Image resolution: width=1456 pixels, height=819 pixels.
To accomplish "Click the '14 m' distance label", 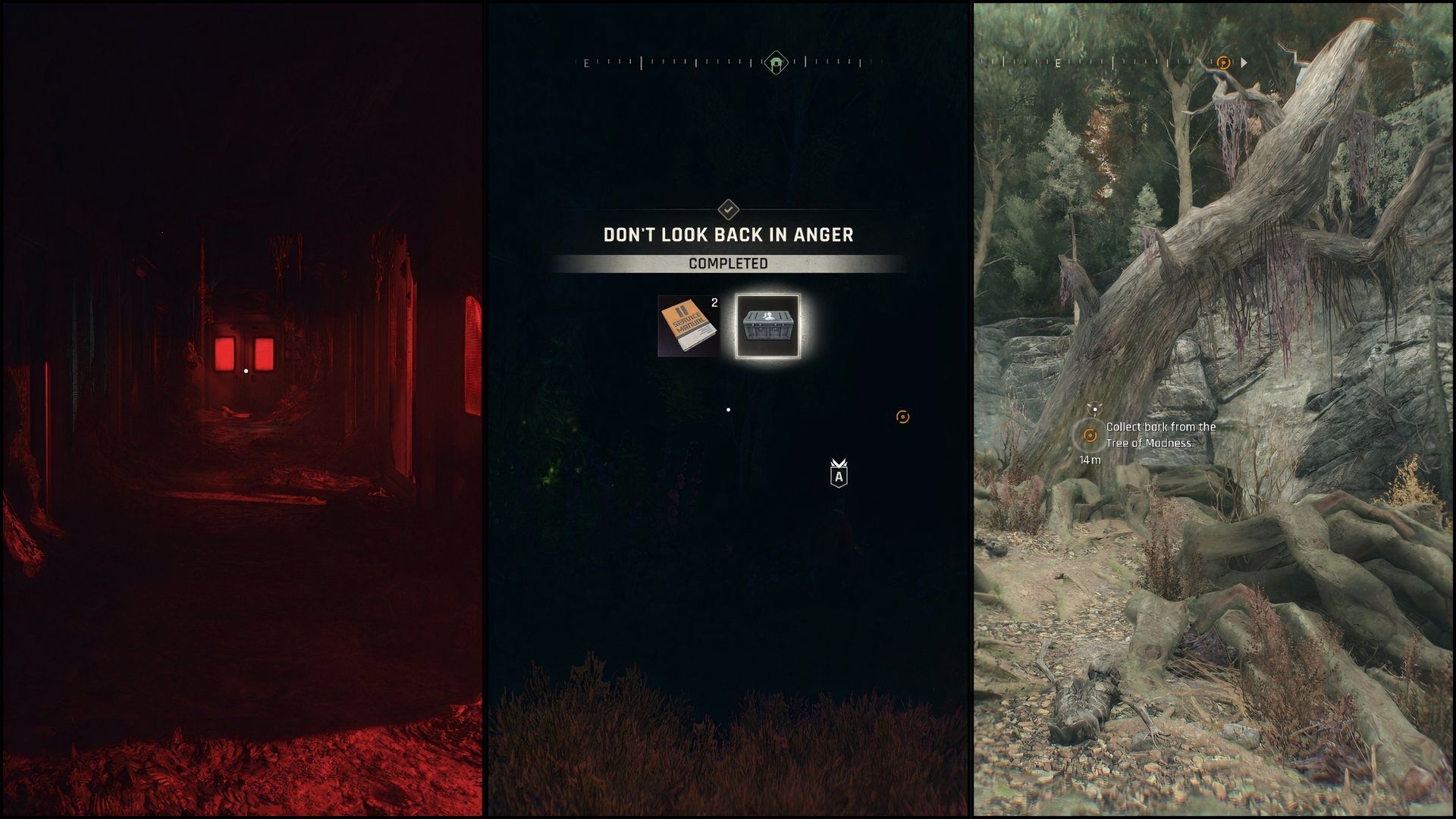I will point(1088,460).
